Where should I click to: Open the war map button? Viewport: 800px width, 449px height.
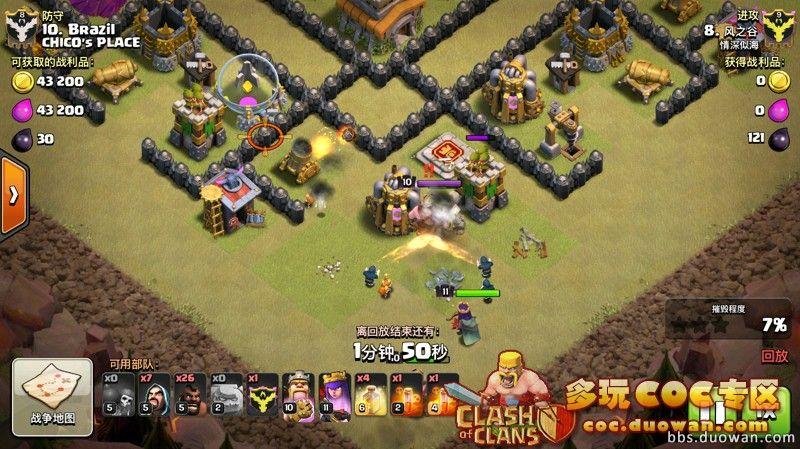pos(45,393)
